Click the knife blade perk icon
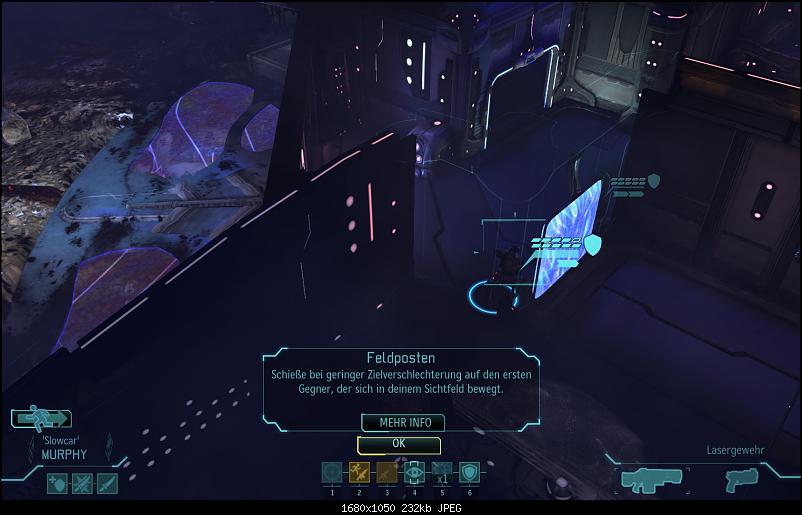 pyautogui.click(x=106, y=484)
